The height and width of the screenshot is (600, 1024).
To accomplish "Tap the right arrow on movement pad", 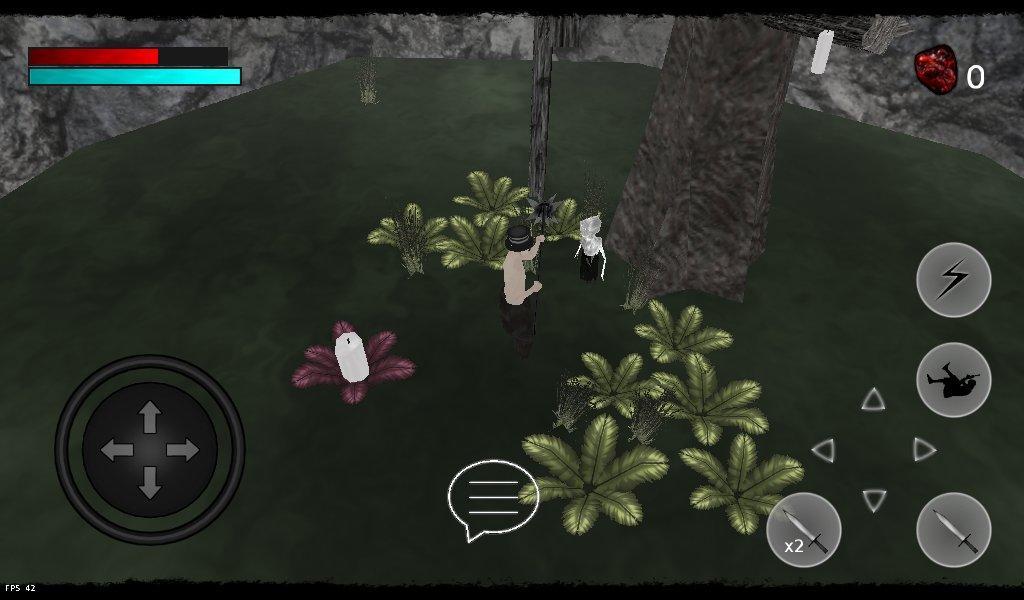I will pyautogui.click(x=183, y=450).
